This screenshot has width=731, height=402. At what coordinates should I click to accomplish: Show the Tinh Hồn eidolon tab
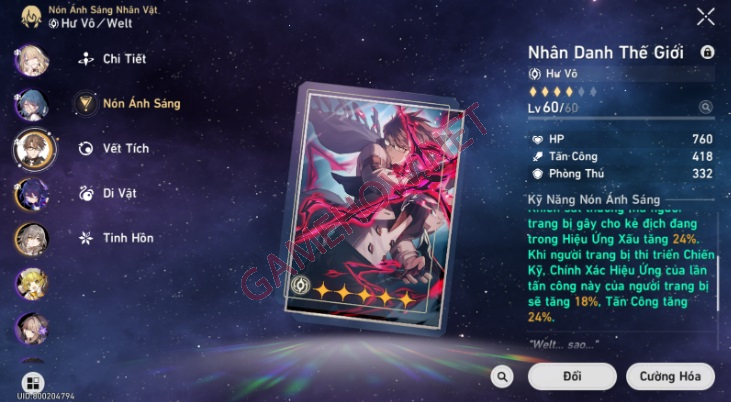pos(126,238)
